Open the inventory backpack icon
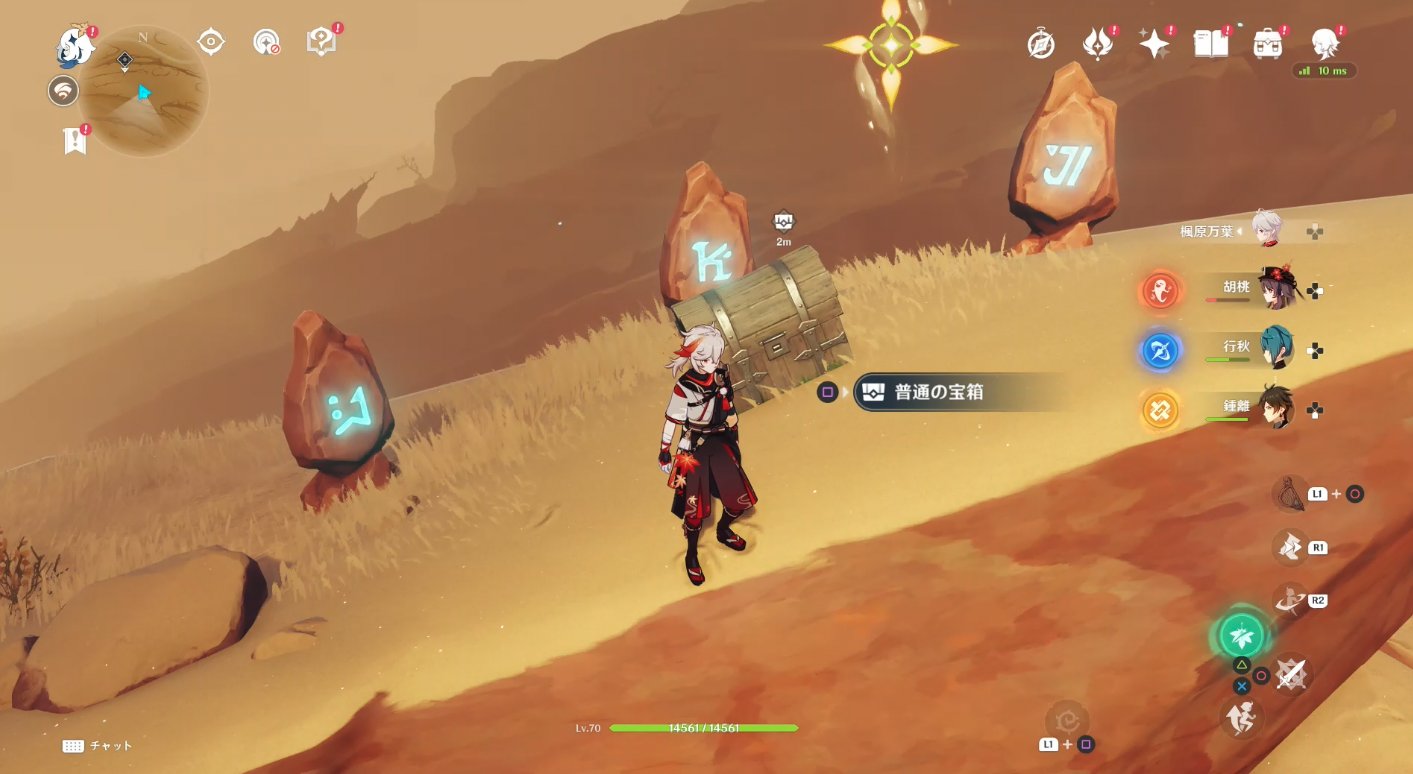The image size is (1413, 774). click(x=1268, y=44)
